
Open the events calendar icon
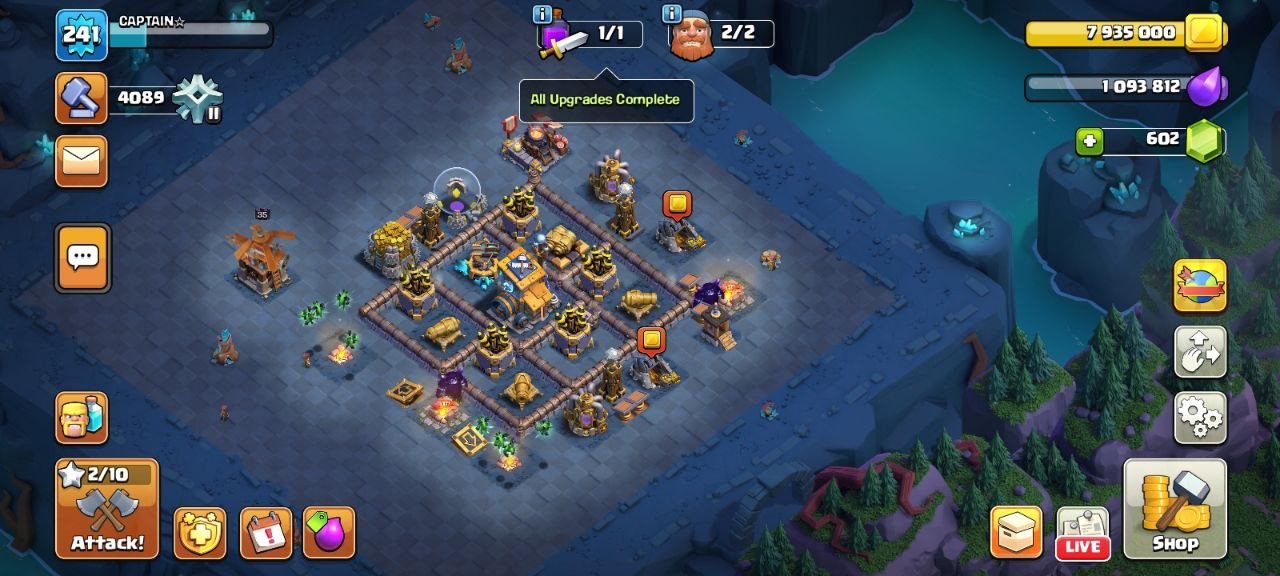[266, 533]
